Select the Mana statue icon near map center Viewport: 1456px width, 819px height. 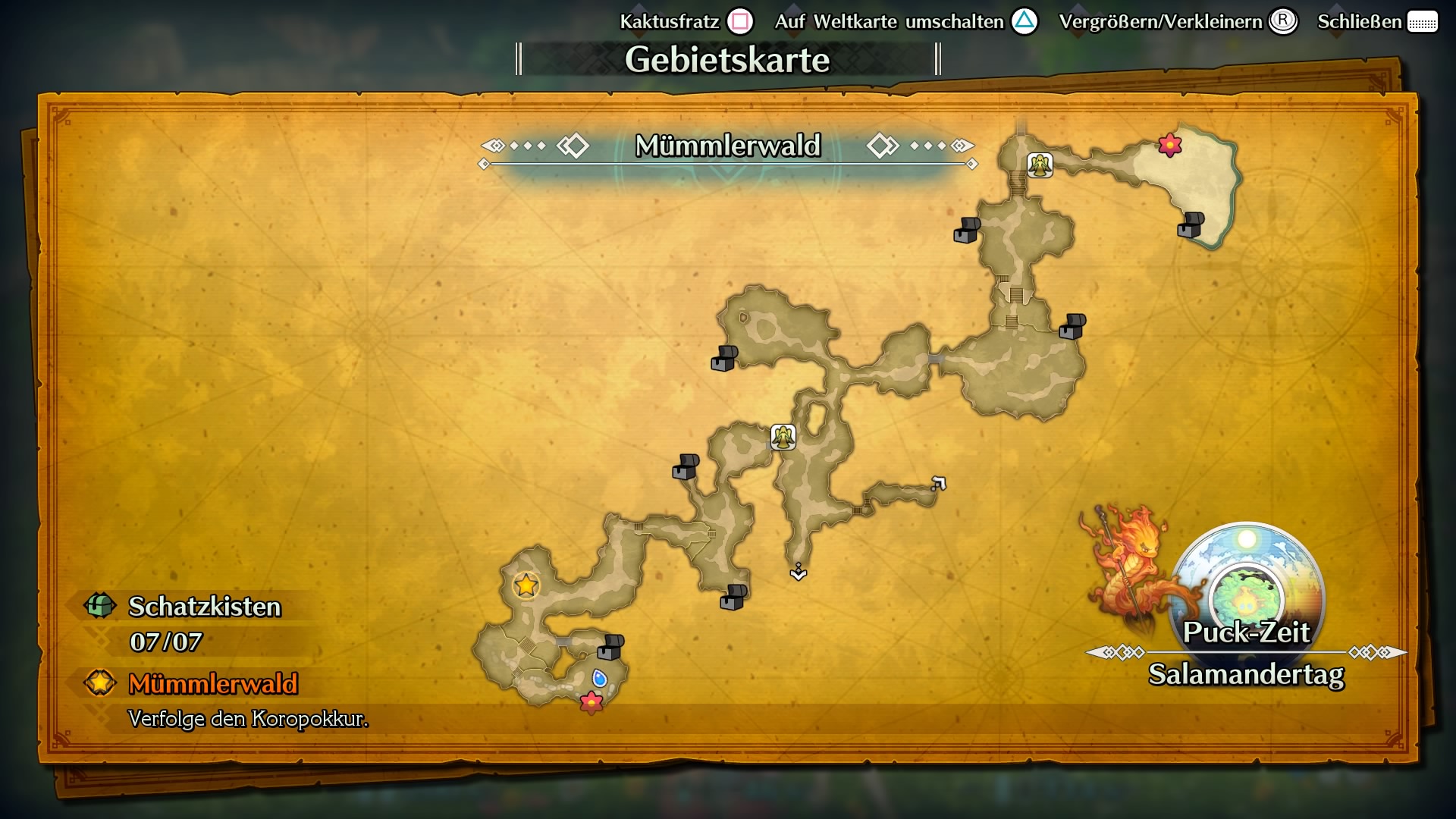click(x=783, y=438)
